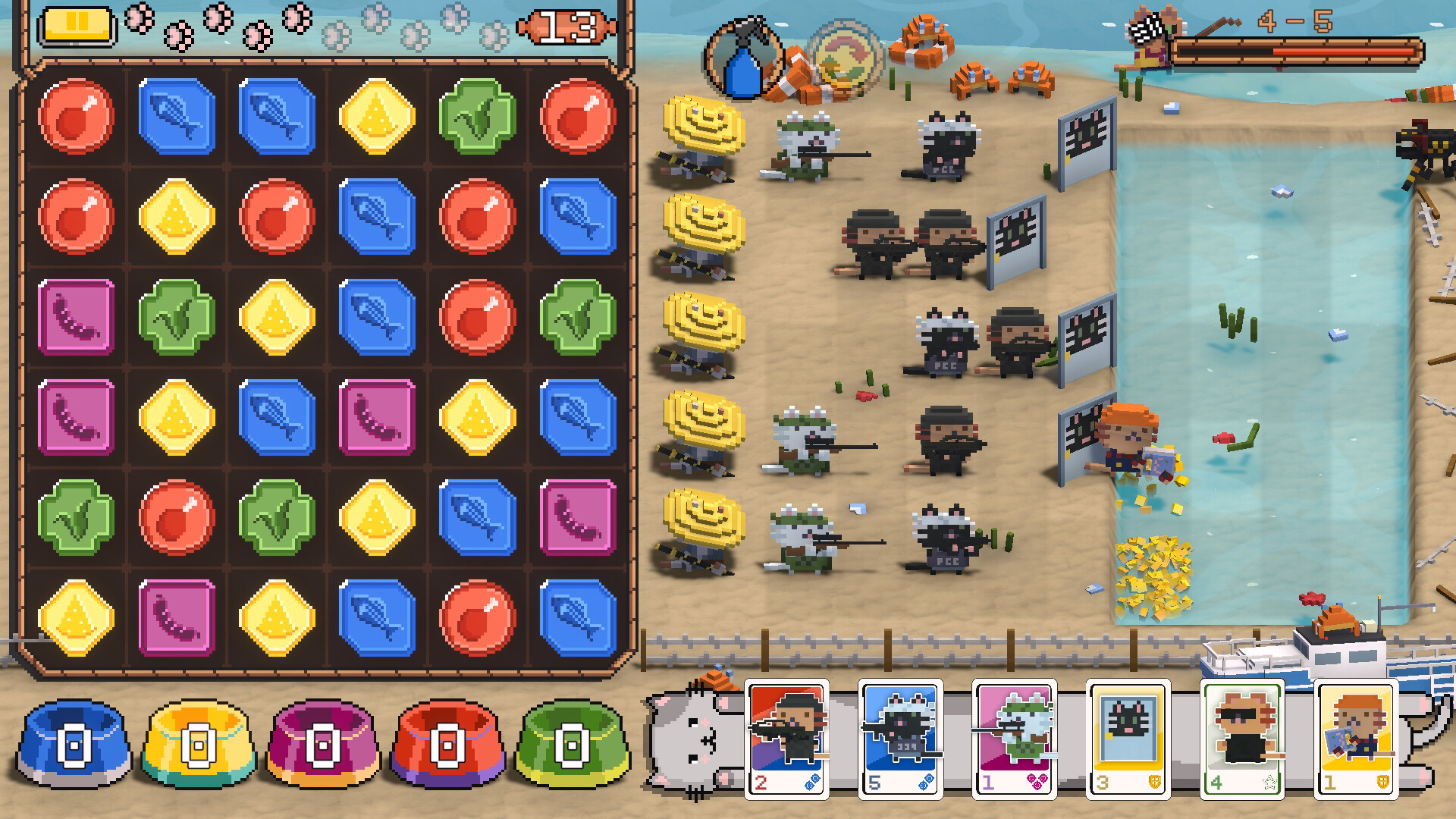Click the blue fish food bowl showing 0
Screen dimensions: 1456x819
[73, 747]
